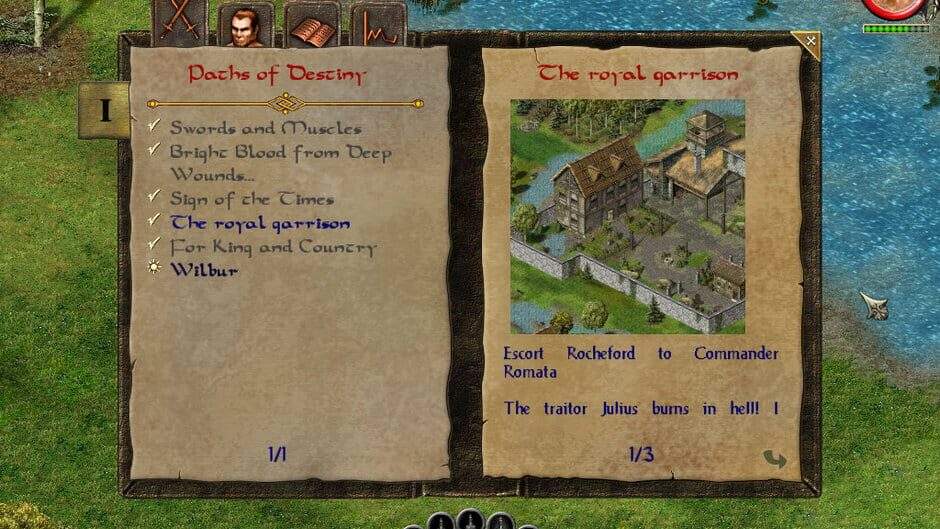
Task: Close the quest book window
Action: pyautogui.click(x=808, y=42)
